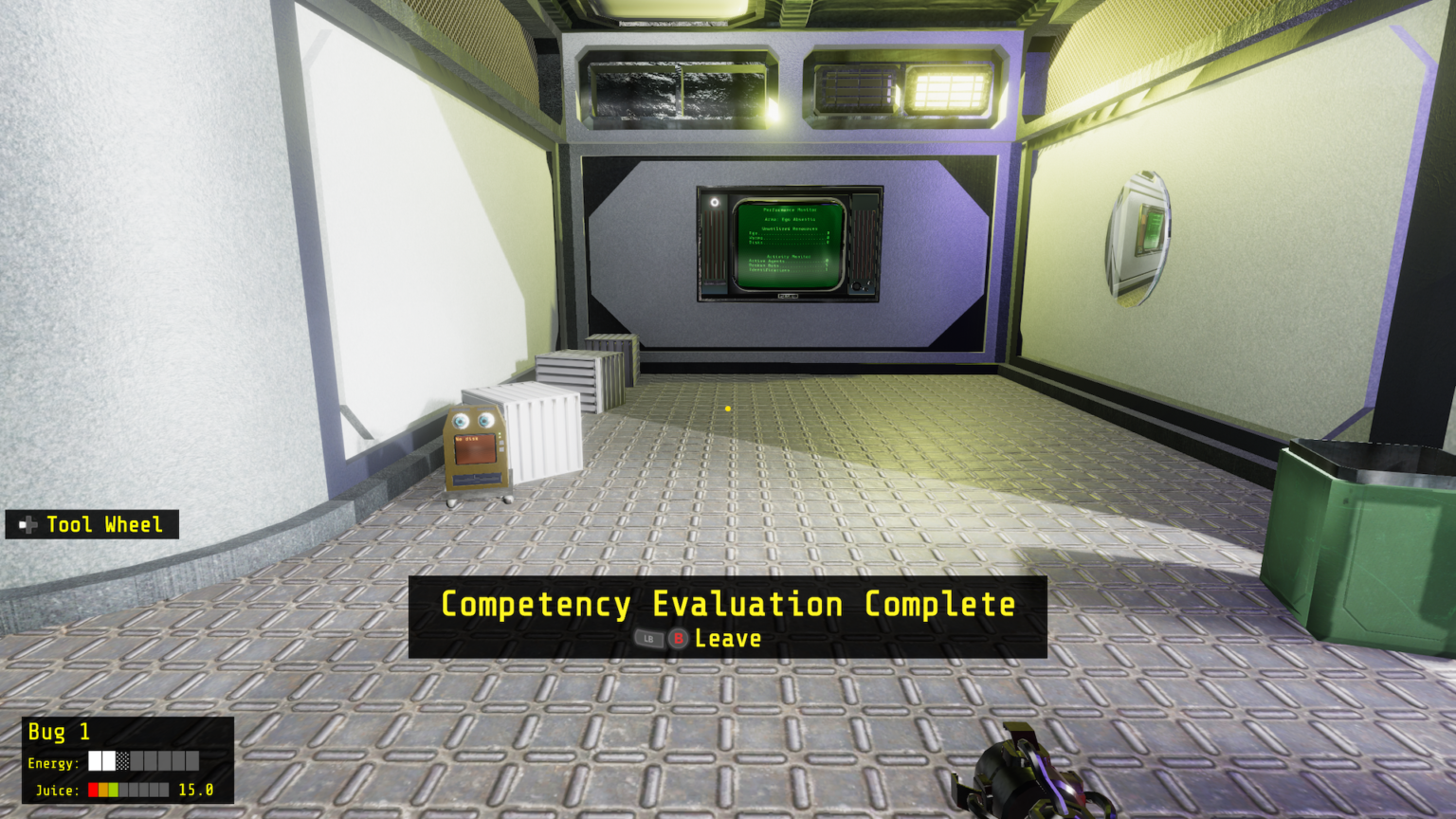Click the glowing white lamp on the monitor

(x=715, y=202)
